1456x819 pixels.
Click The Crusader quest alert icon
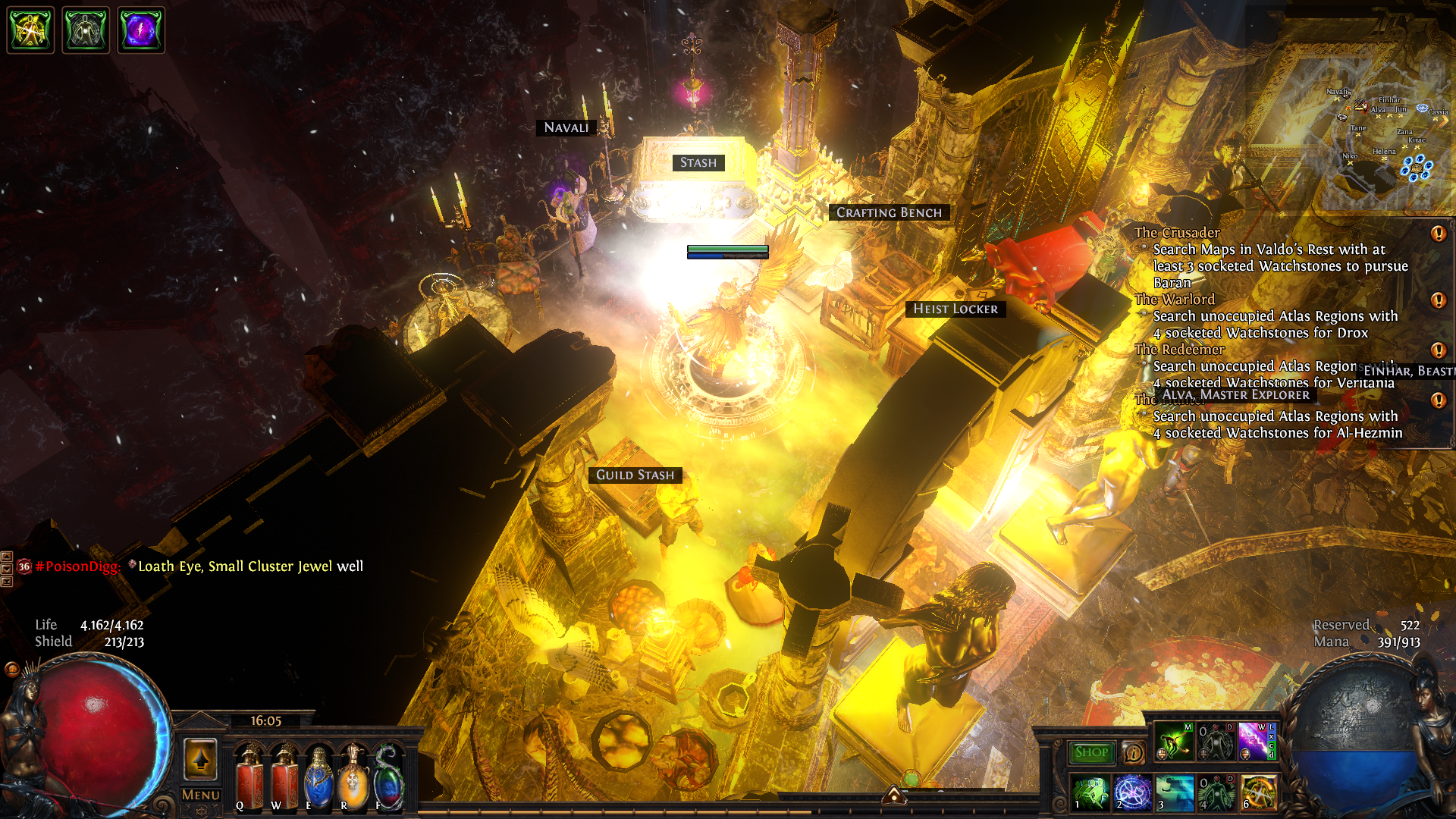1438,234
